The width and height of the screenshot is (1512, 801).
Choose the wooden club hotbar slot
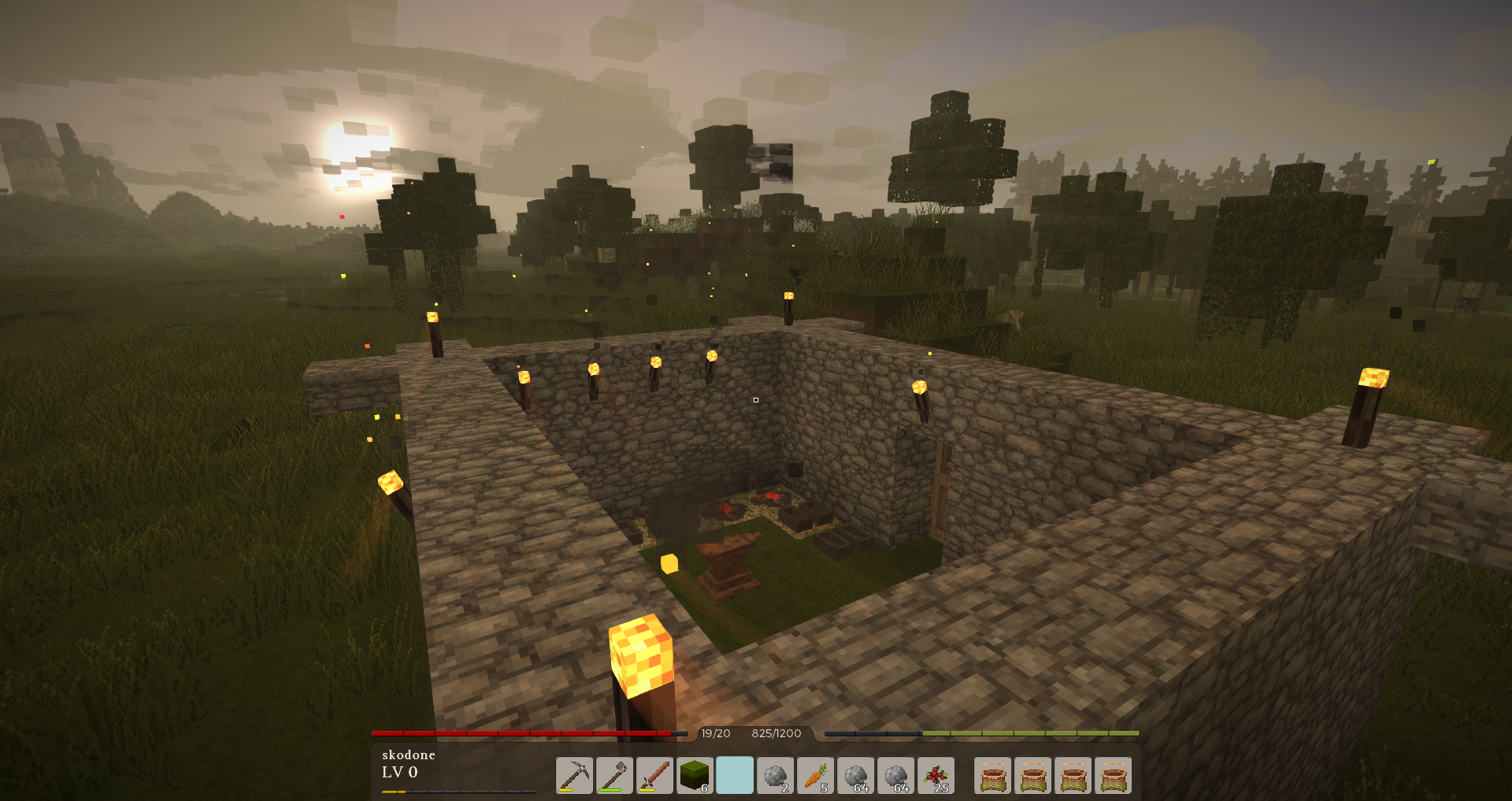point(654,775)
